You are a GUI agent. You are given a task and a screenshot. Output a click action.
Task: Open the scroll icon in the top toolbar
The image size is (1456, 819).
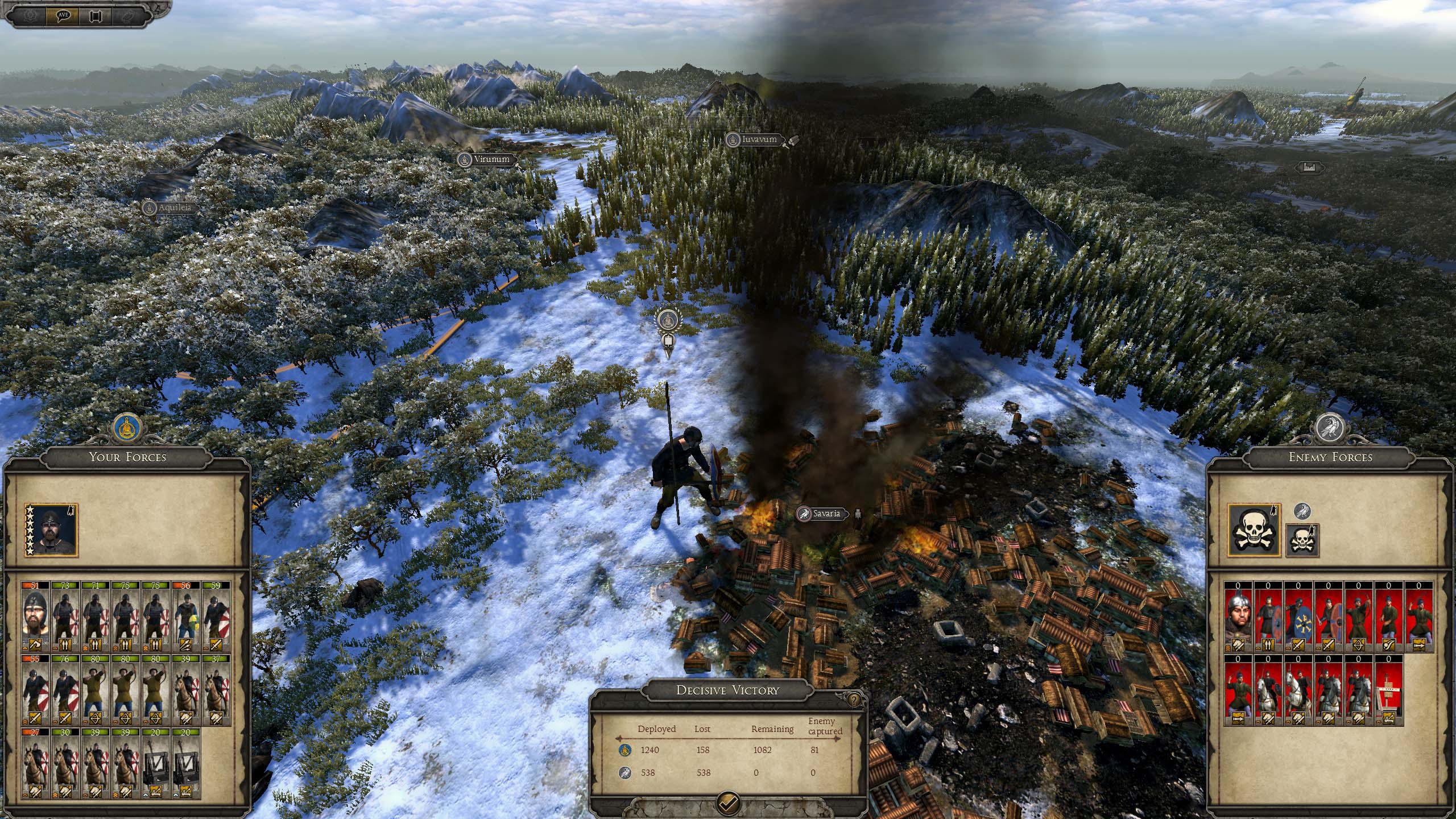coord(96,15)
